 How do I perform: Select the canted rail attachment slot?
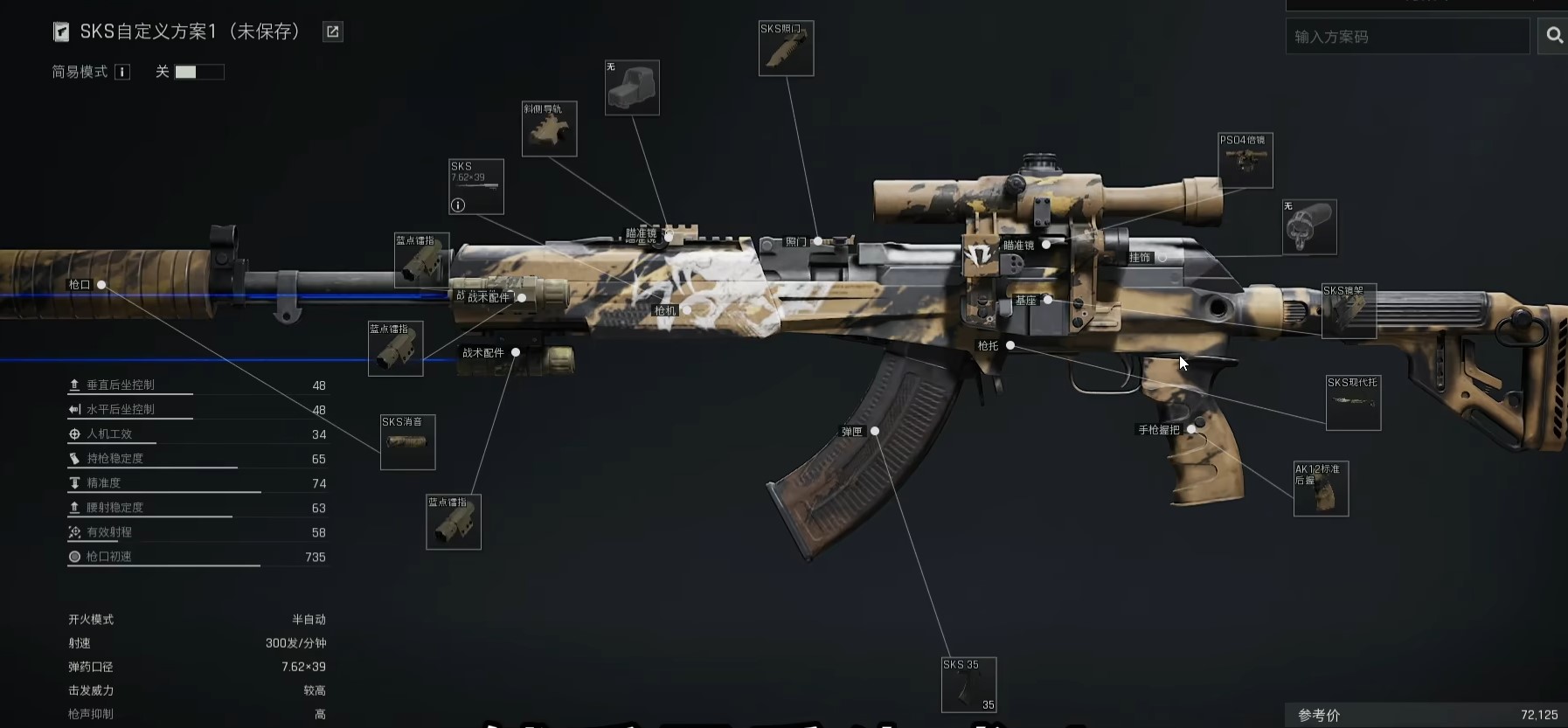549,129
